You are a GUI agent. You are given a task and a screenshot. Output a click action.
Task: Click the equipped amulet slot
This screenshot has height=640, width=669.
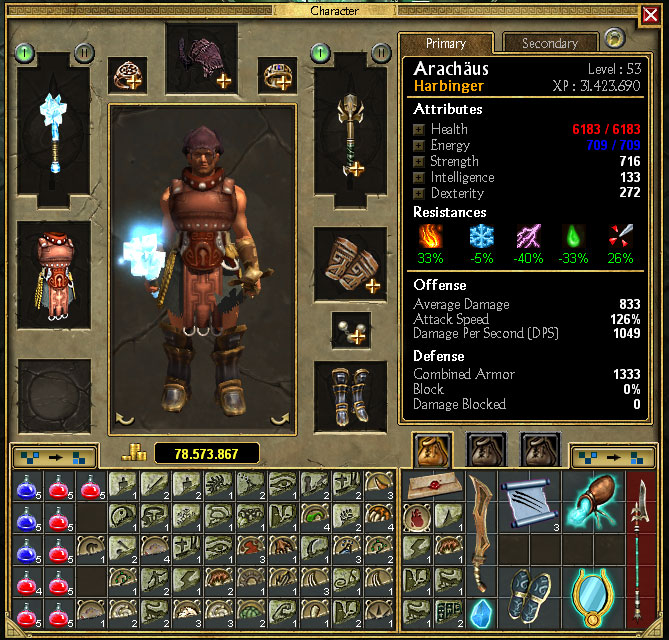(x=351, y=330)
